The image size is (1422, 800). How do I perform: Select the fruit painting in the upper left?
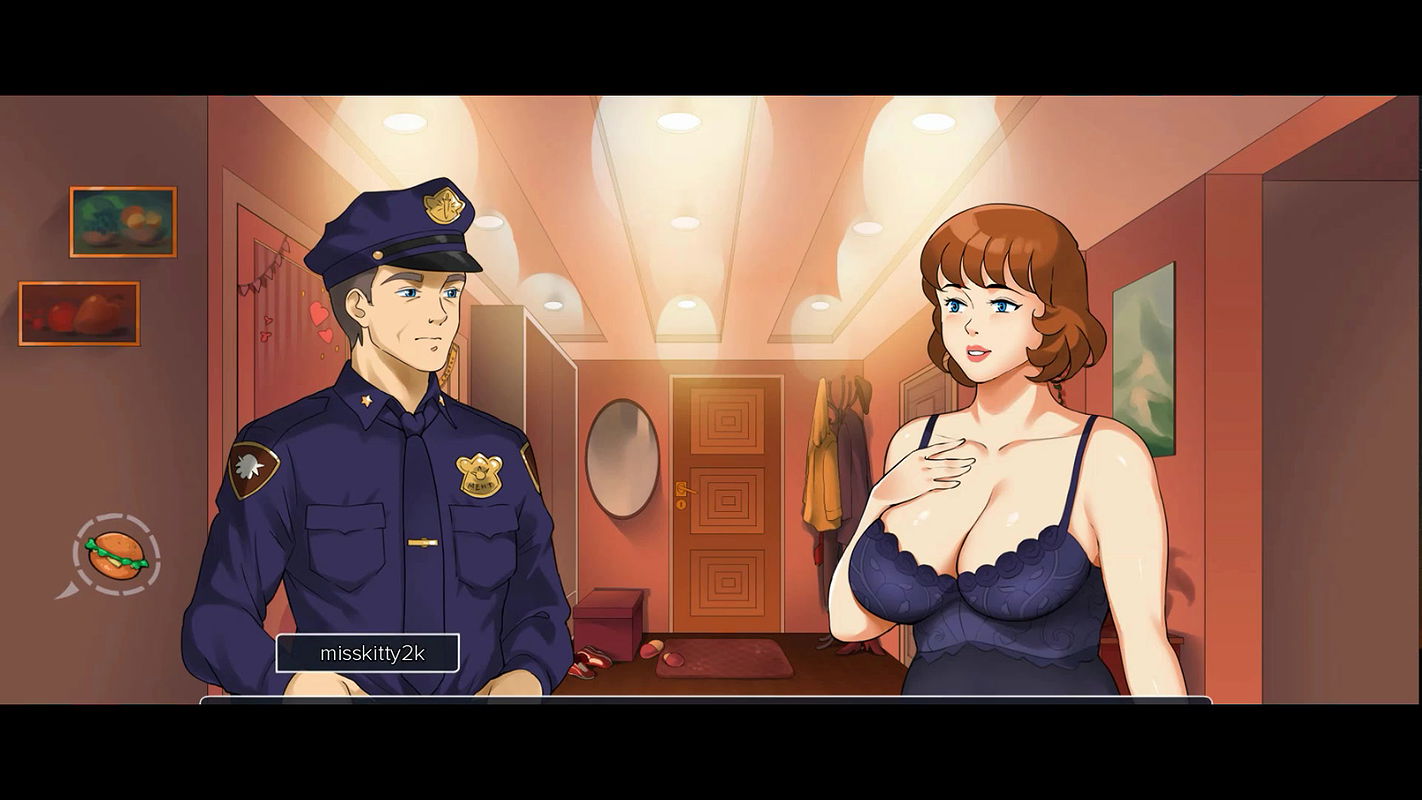point(121,222)
